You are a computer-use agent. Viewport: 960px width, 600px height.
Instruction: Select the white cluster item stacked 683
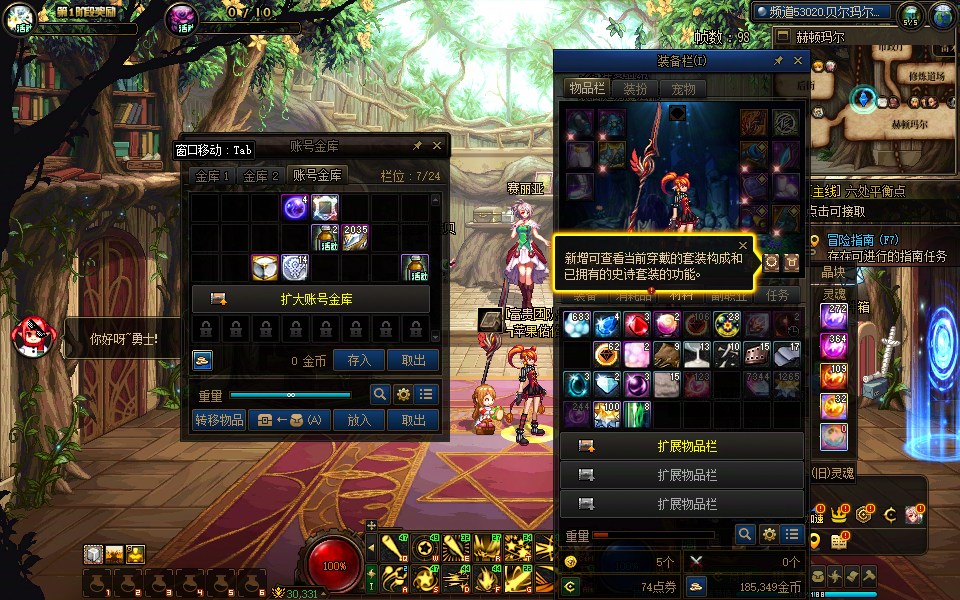point(577,325)
